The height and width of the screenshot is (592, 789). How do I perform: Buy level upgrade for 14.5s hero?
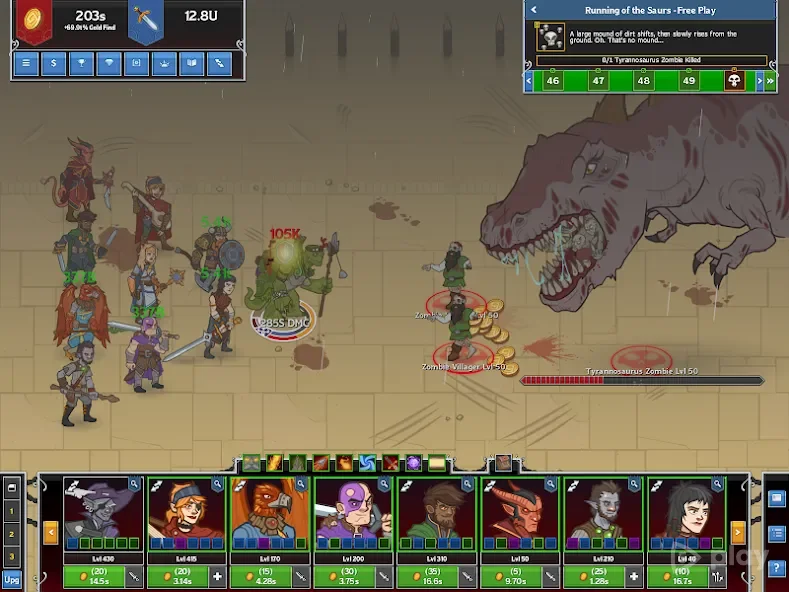tap(98, 576)
